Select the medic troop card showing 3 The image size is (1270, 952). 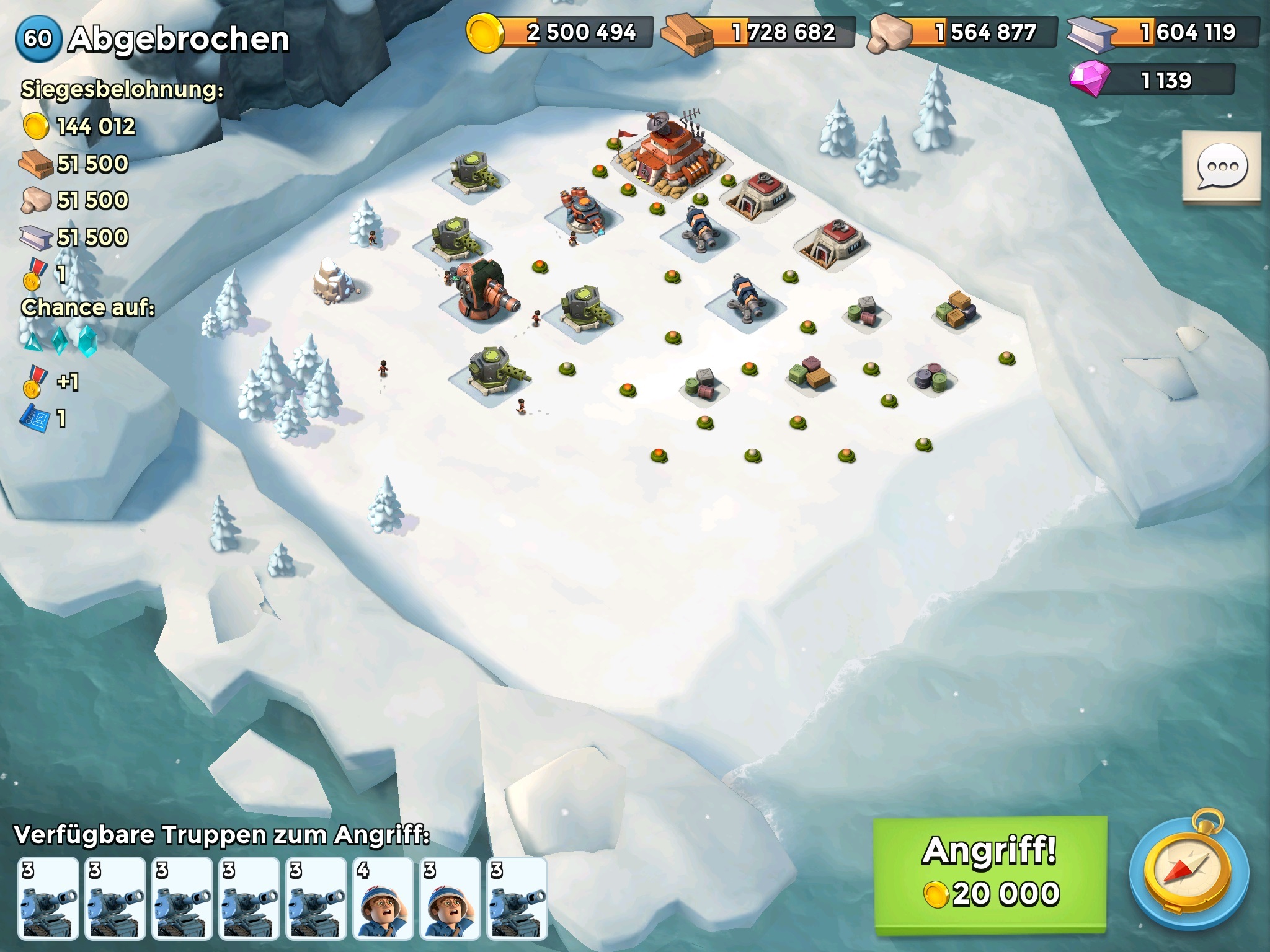coord(450,897)
